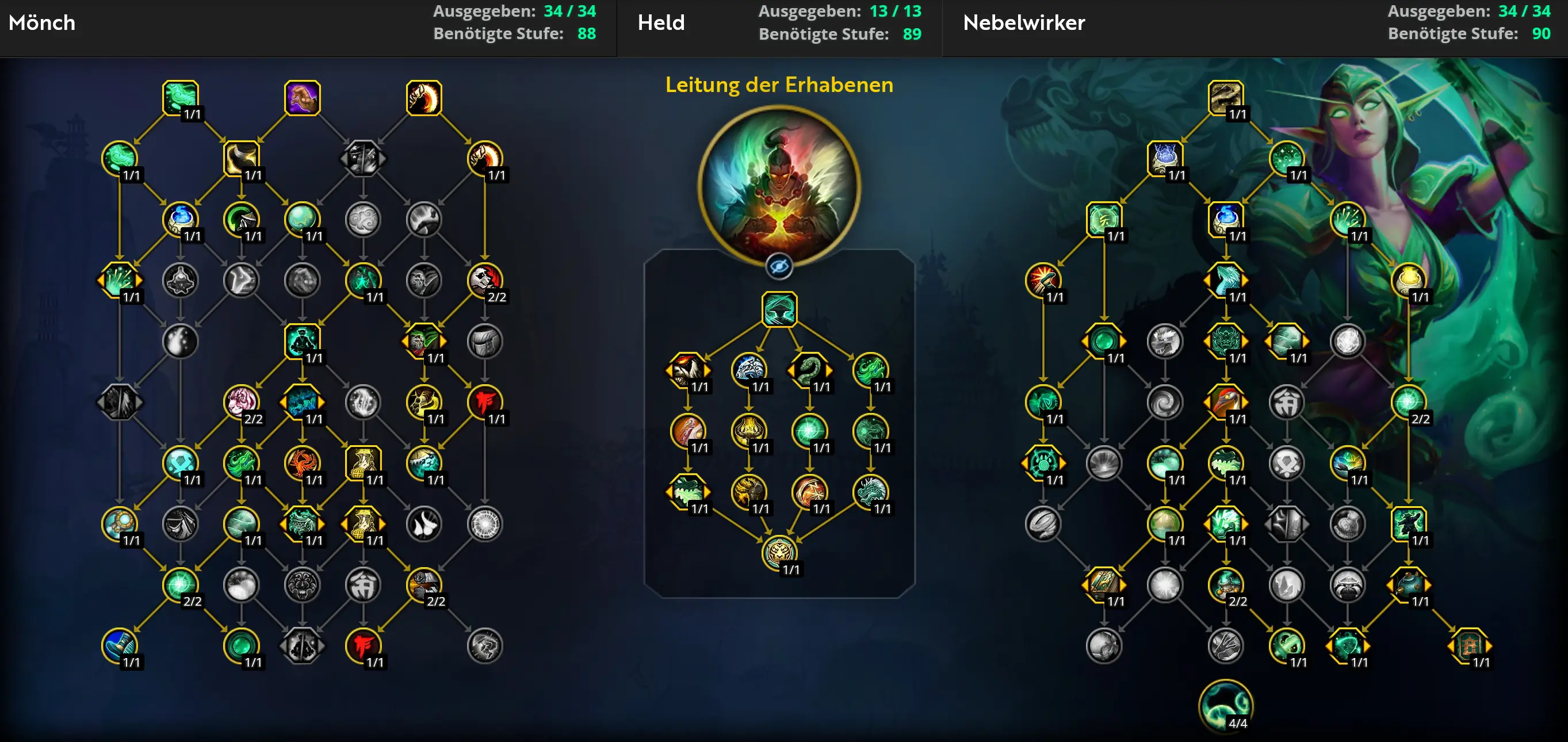Screen dimensions: 1568x742
Task: Click the large 4/4 talent node
Action: click(1225, 706)
